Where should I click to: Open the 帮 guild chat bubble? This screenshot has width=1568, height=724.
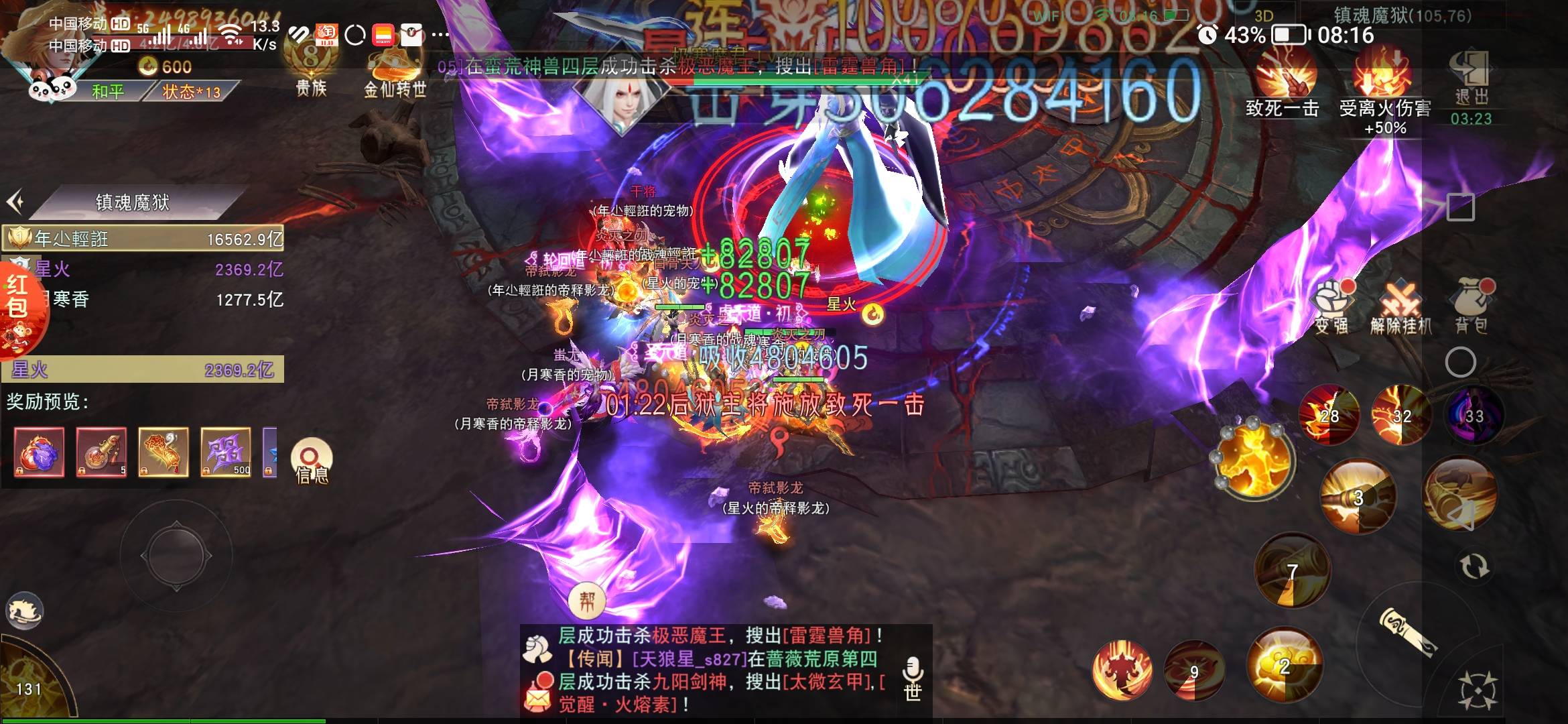coord(586,600)
